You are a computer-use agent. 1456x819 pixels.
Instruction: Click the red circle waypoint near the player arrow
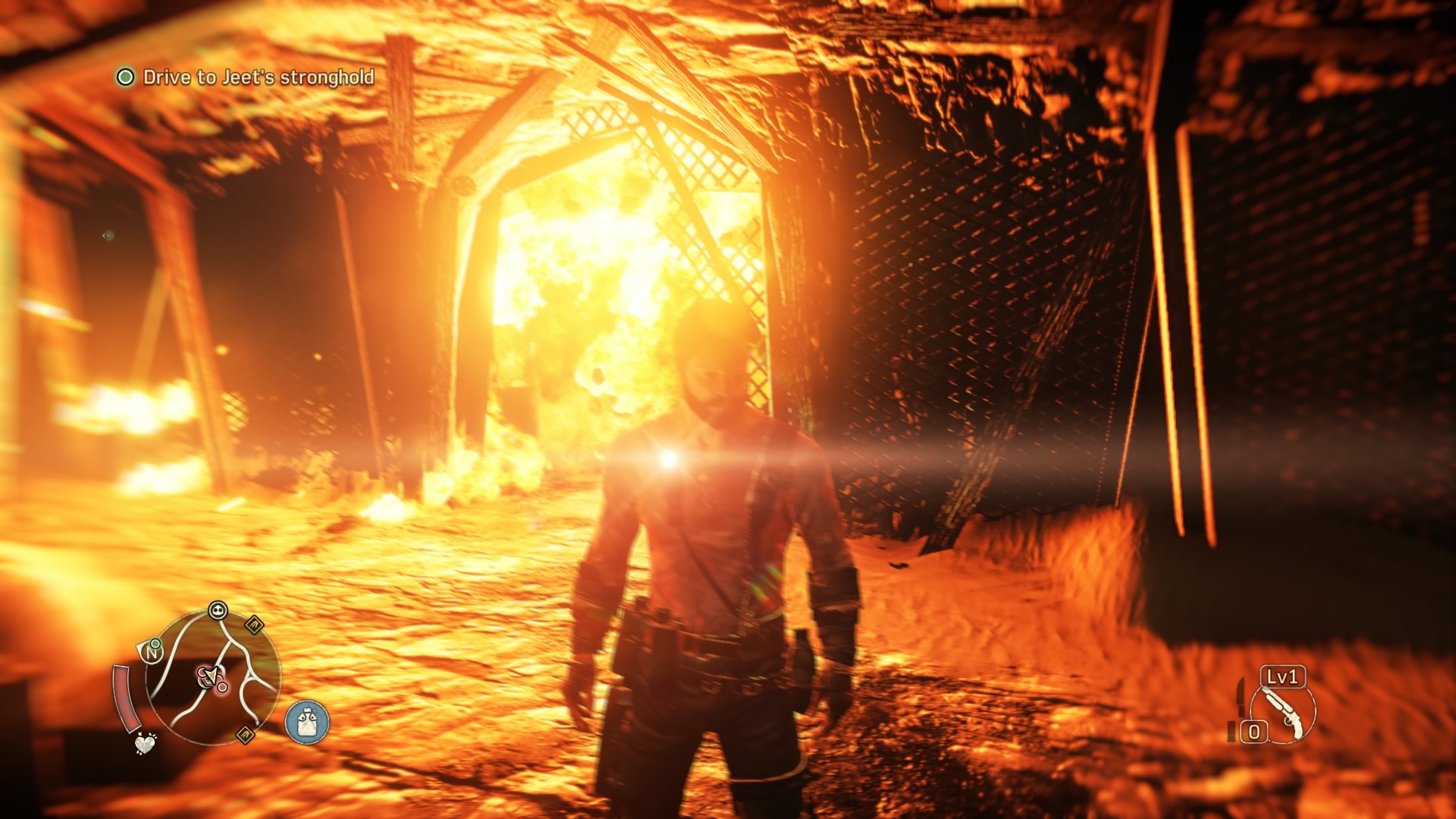(x=221, y=686)
